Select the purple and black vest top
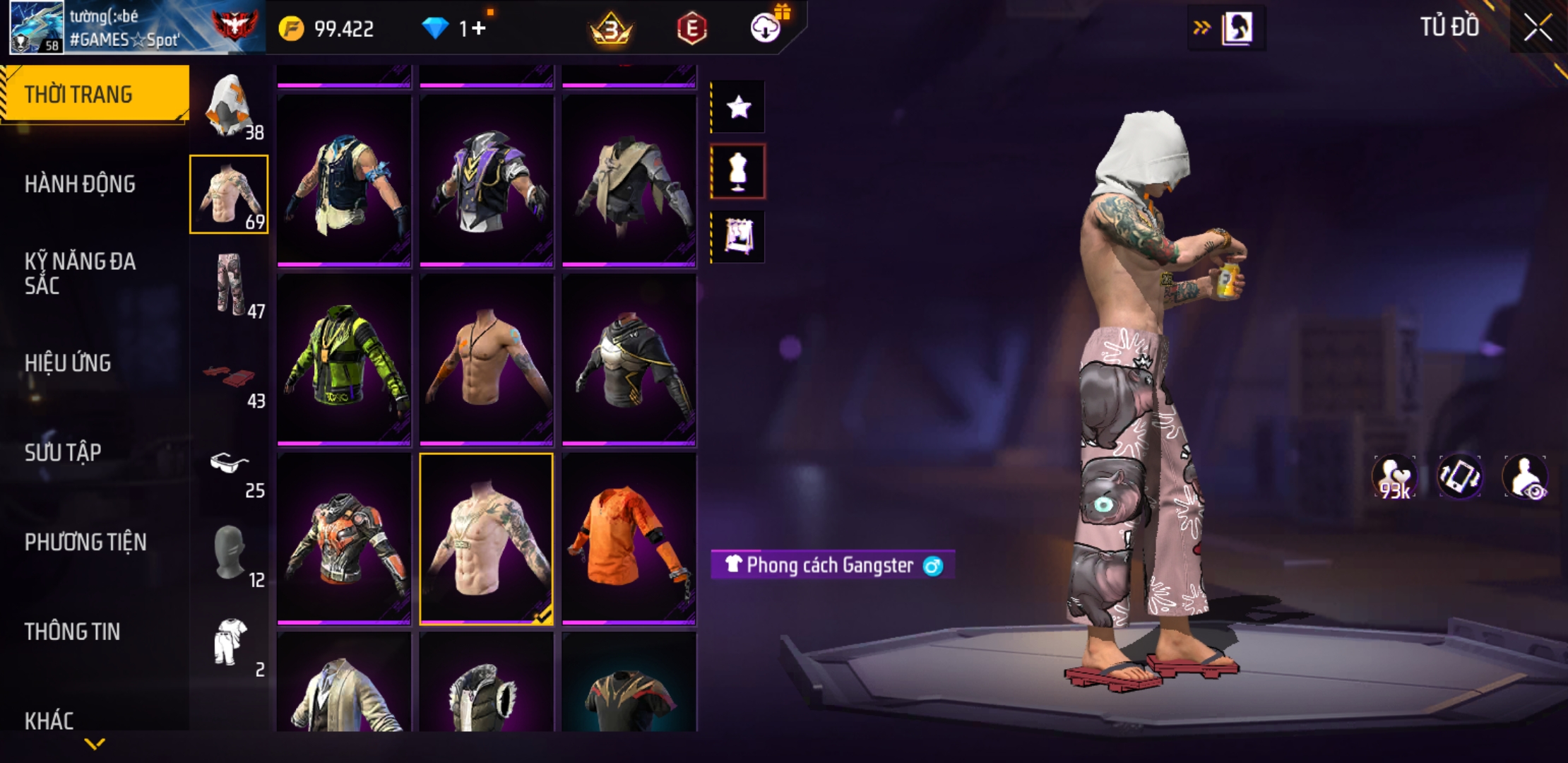Viewport: 1568px width, 763px height. coord(487,181)
